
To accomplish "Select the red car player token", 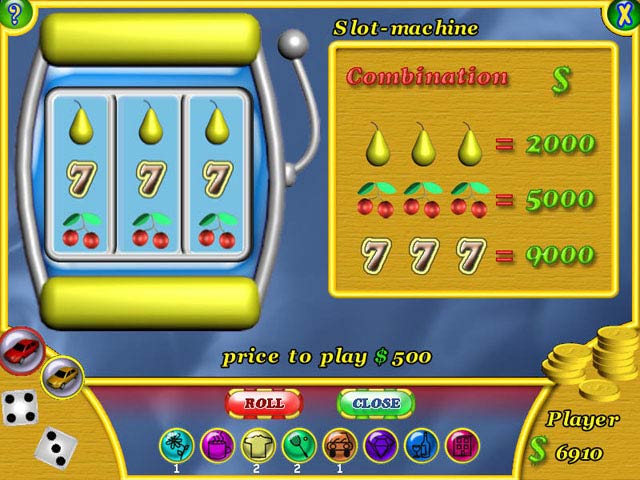I will (21, 349).
